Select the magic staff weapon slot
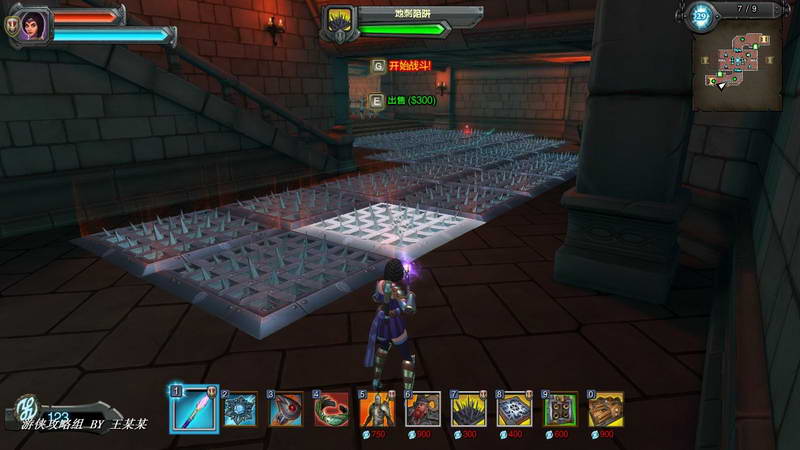Image resolution: width=800 pixels, height=450 pixels. click(193, 408)
